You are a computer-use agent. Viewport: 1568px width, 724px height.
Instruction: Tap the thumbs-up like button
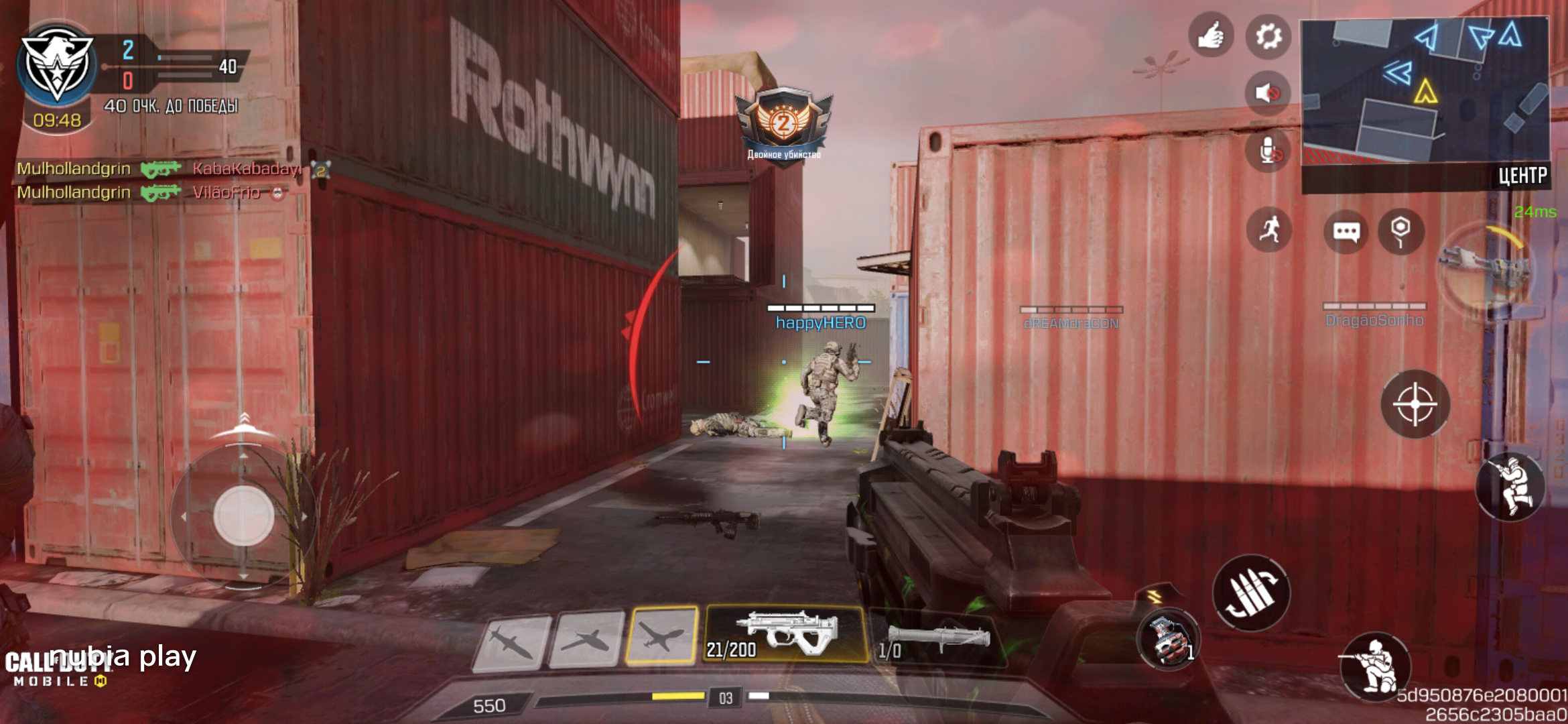point(1210,35)
